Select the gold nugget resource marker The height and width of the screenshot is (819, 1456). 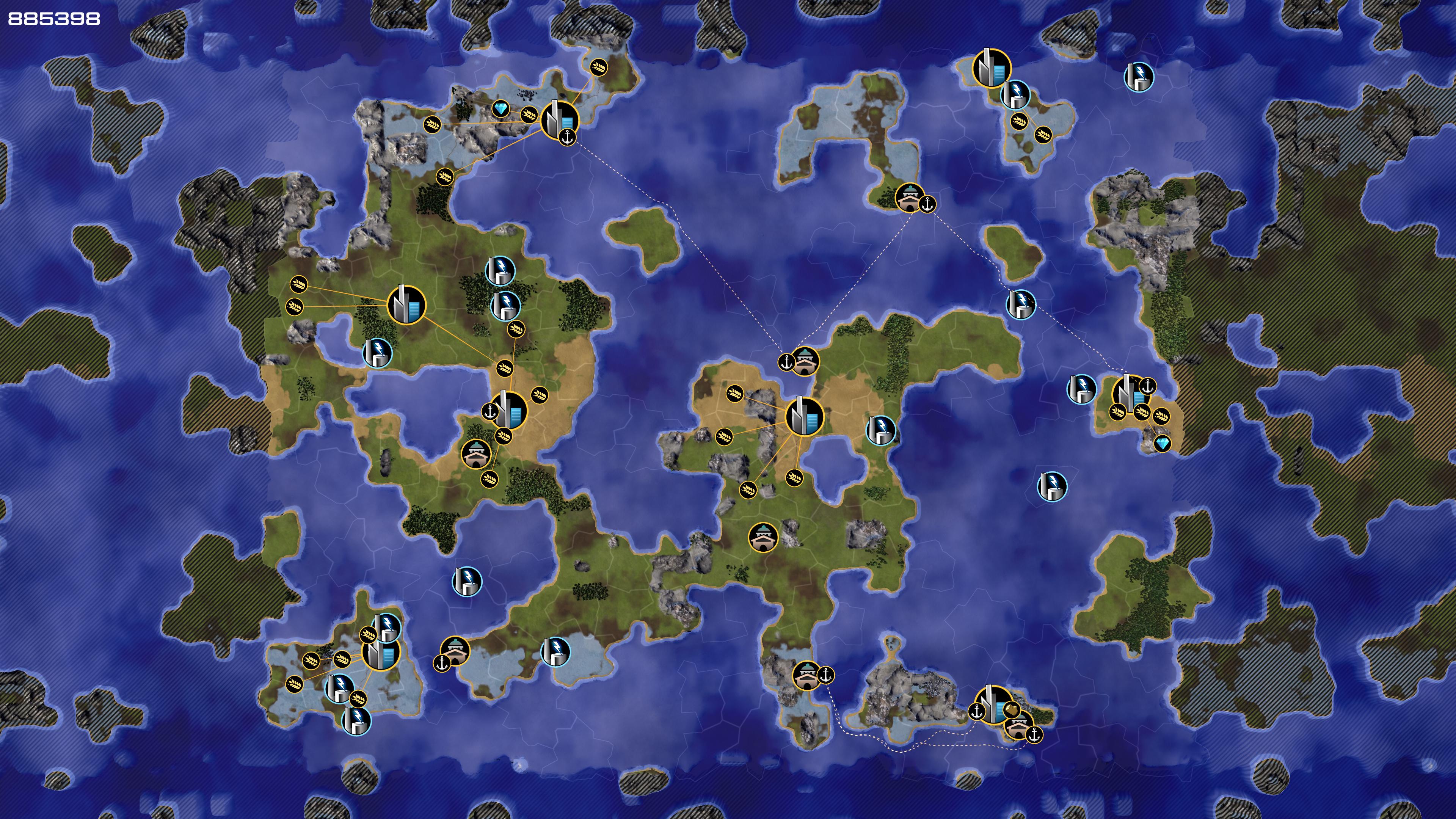point(1011,709)
